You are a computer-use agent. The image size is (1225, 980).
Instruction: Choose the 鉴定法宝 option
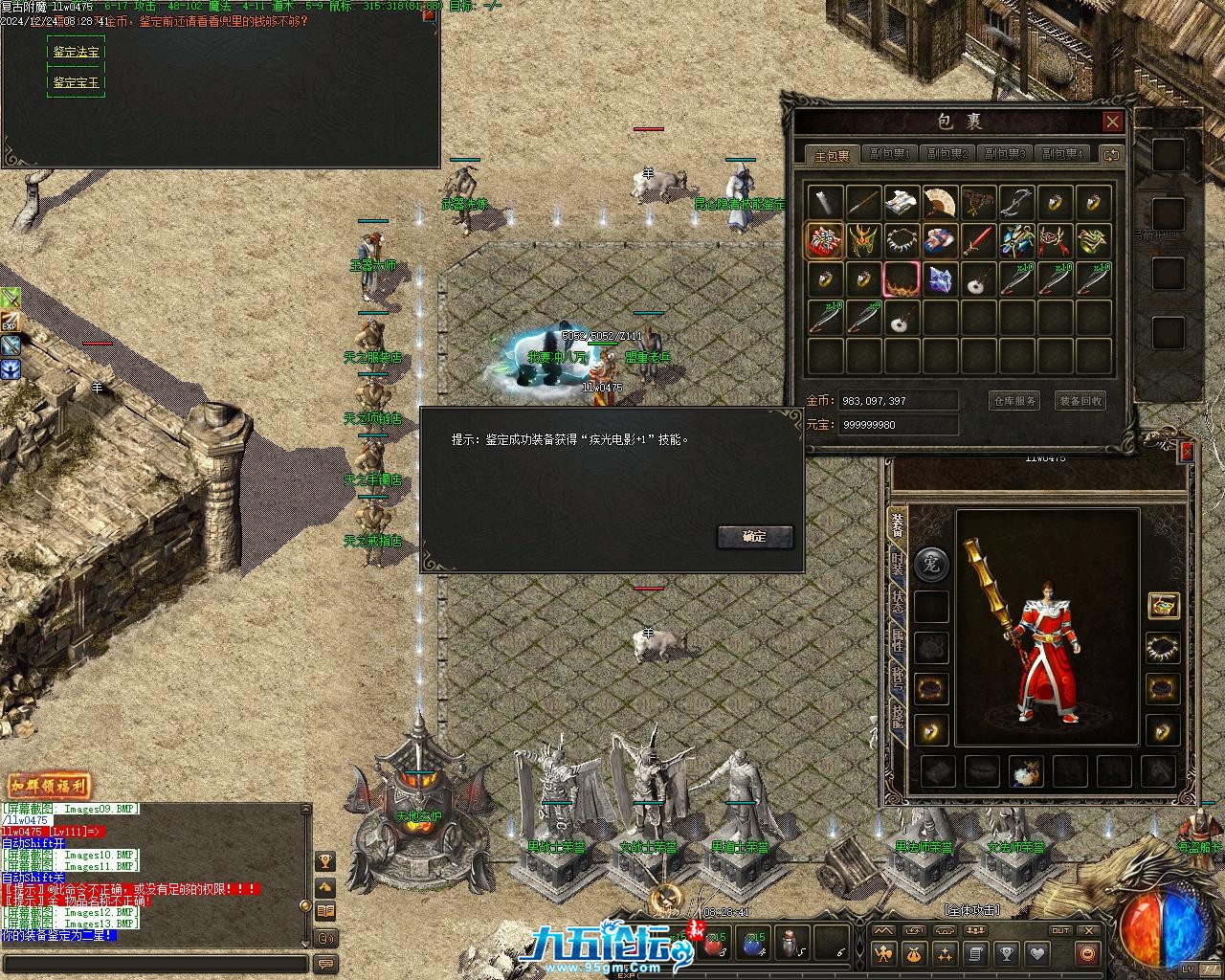coord(76,52)
